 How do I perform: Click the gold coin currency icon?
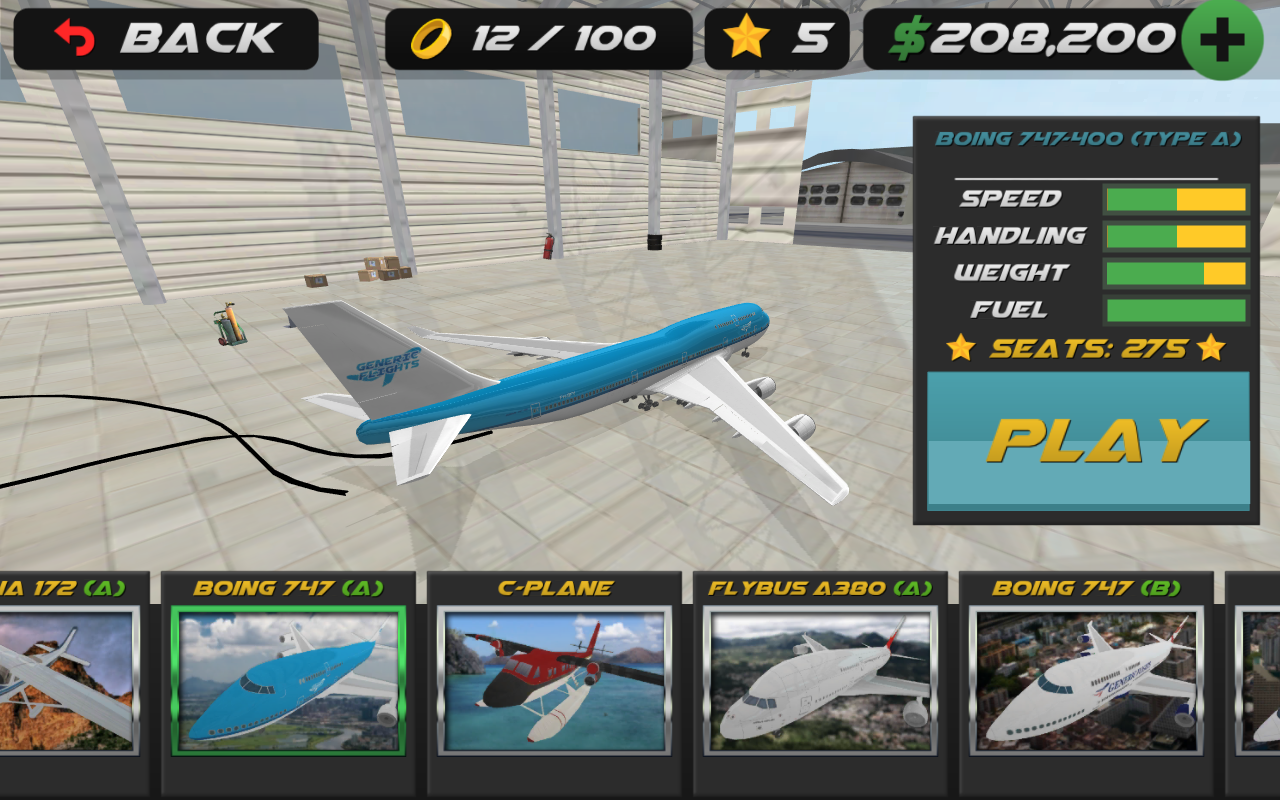pos(430,37)
